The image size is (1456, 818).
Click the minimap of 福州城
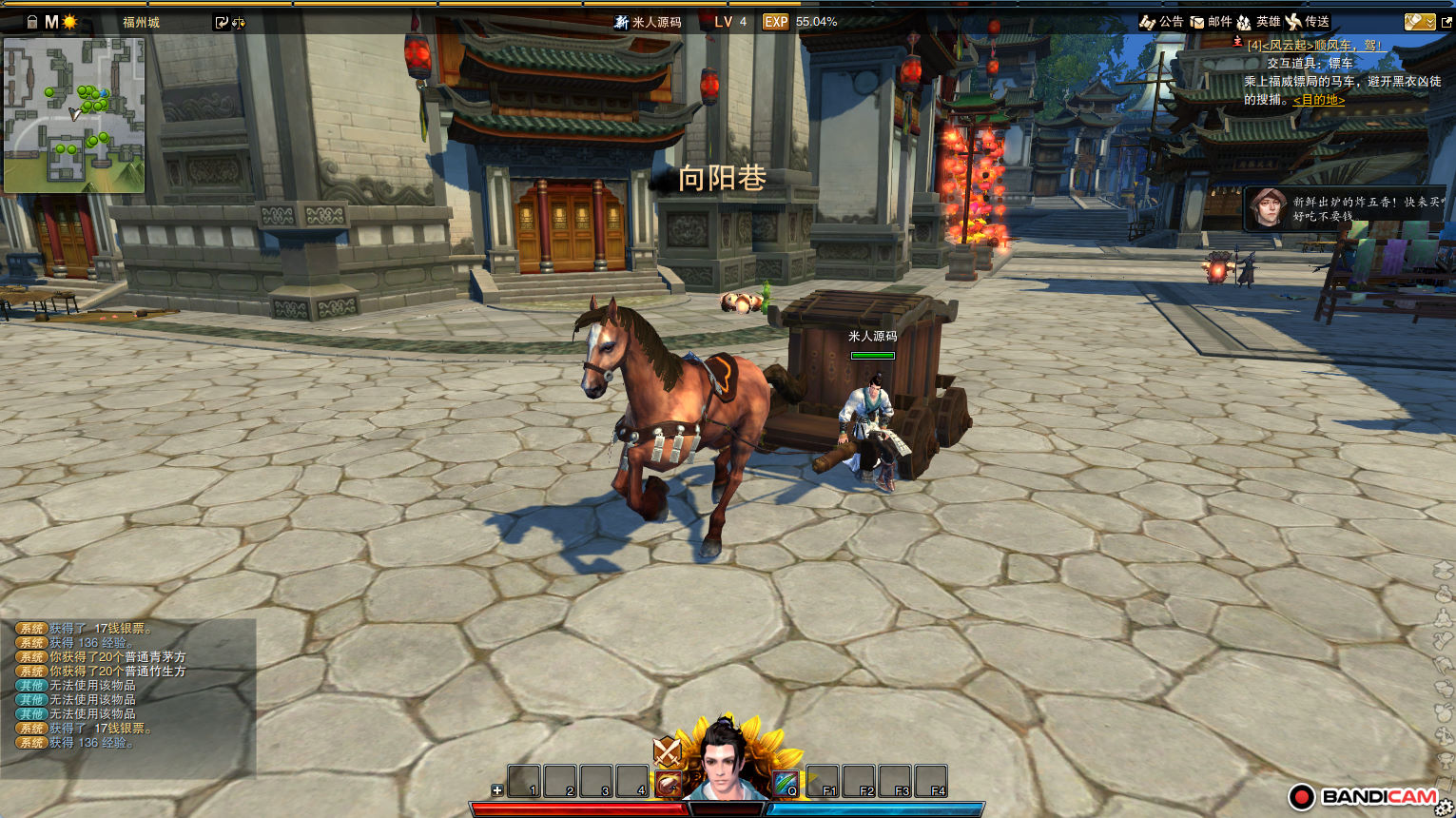point(74,114)
